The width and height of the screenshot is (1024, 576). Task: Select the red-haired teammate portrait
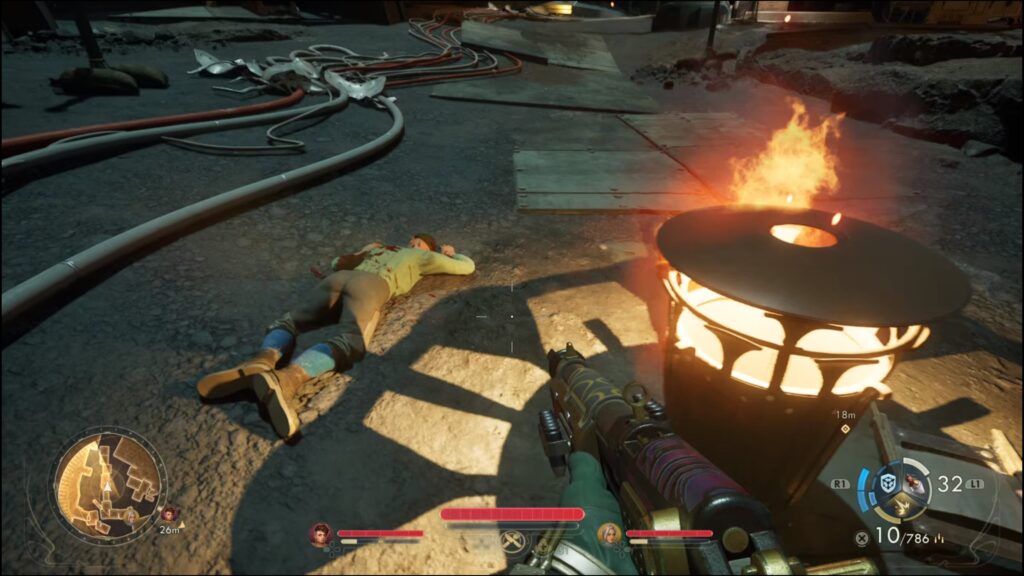point(321,534)
